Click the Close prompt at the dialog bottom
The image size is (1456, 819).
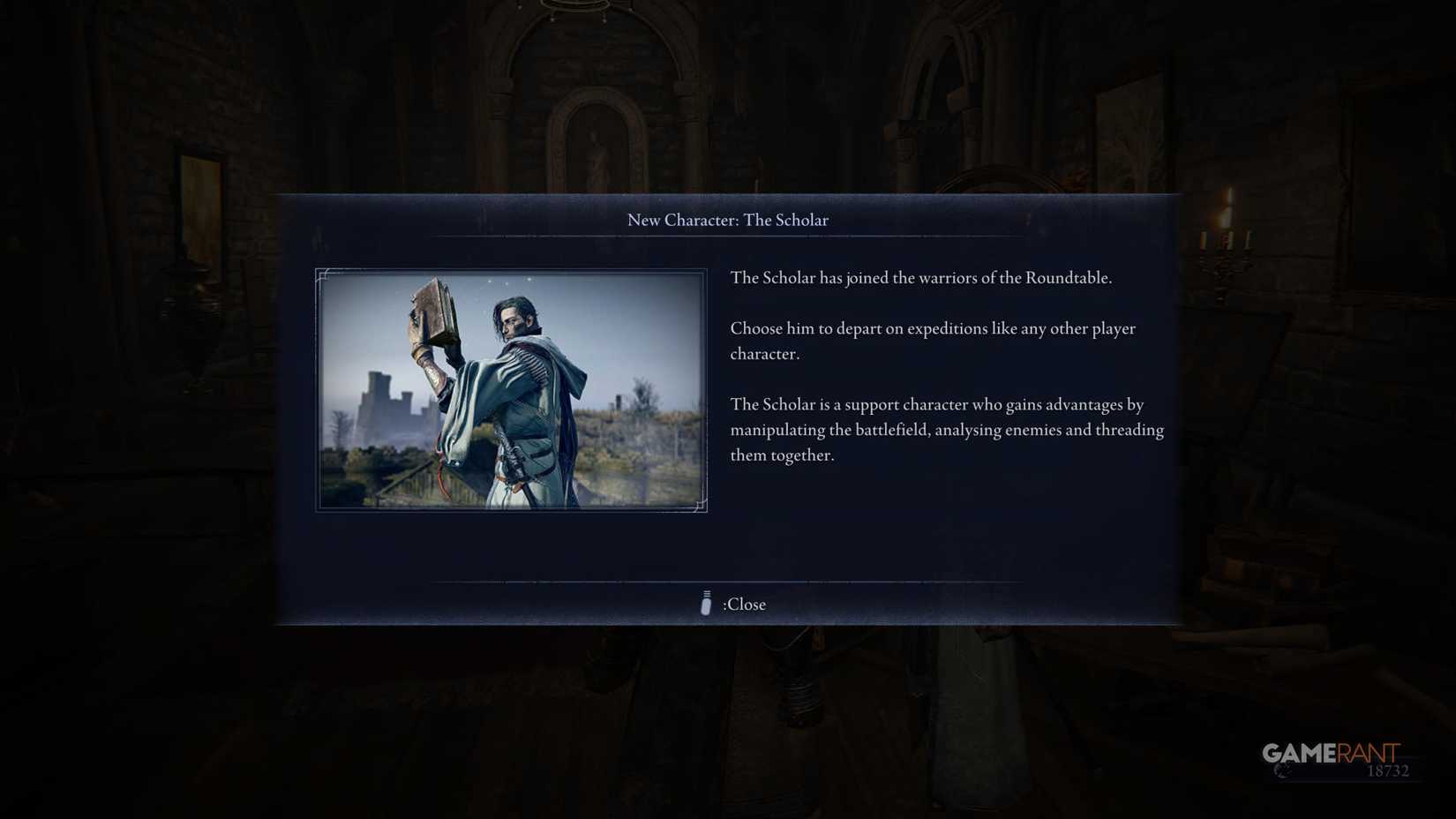coord(743,604)
